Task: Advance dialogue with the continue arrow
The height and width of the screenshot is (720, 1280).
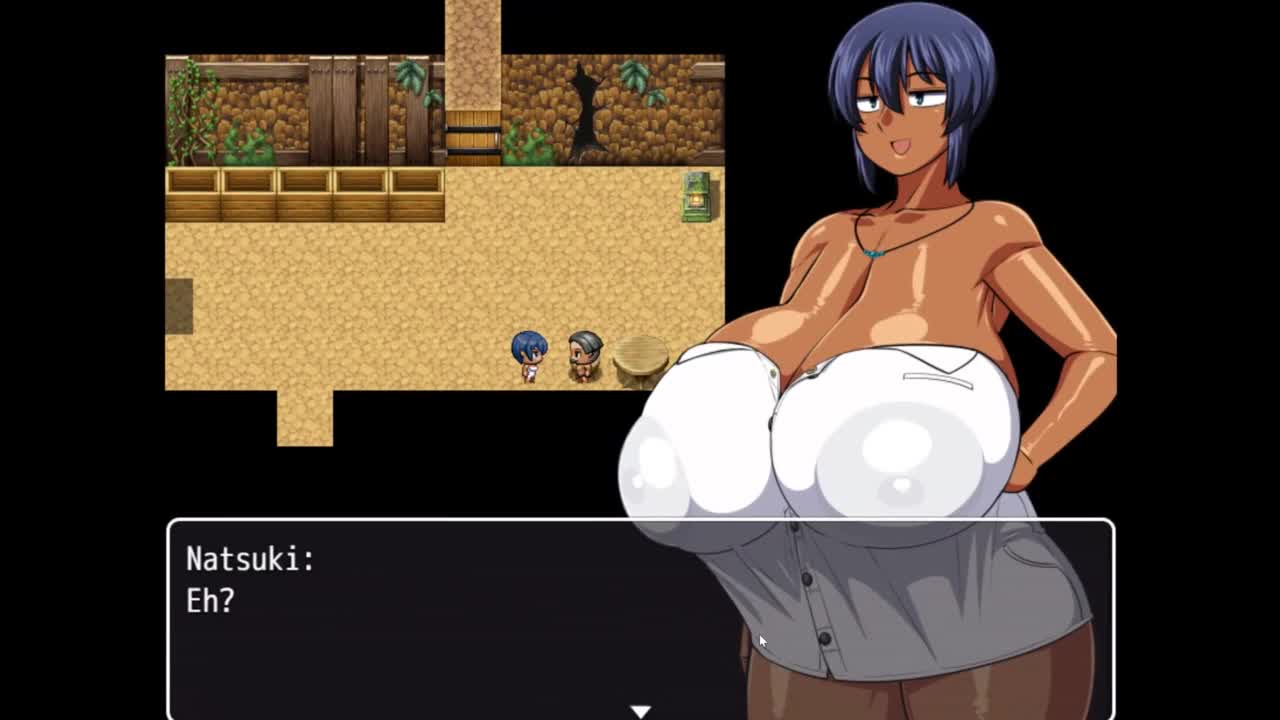Action: (640, 711)
